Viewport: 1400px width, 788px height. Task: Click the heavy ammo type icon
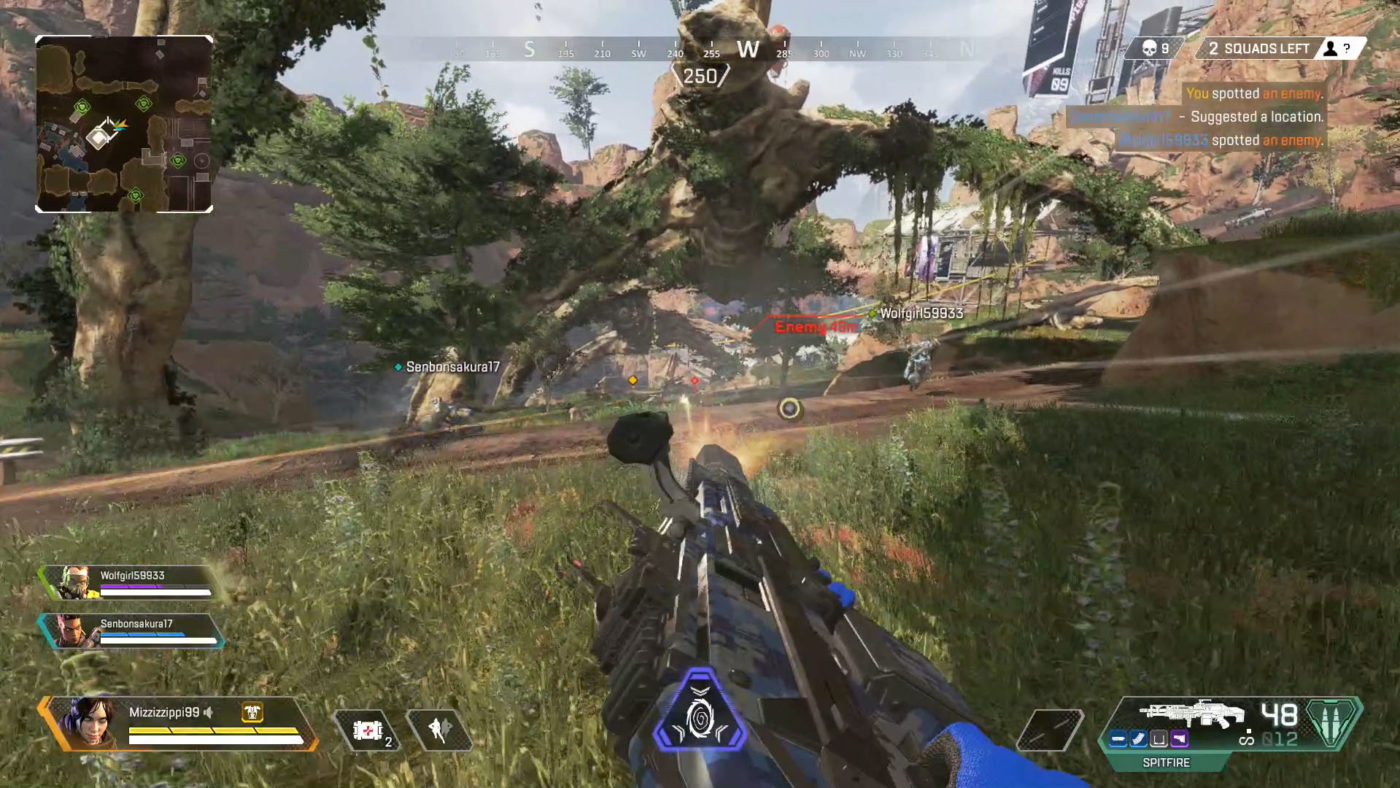pos(1334,723)
